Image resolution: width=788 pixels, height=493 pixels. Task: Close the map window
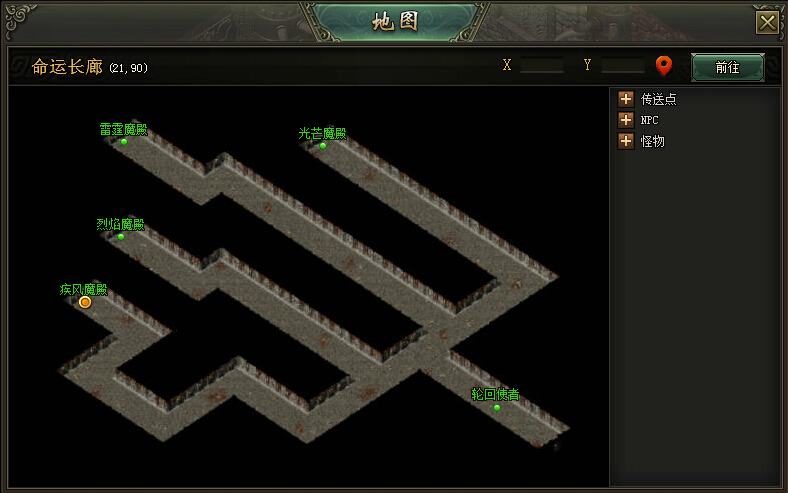(767, 22)
